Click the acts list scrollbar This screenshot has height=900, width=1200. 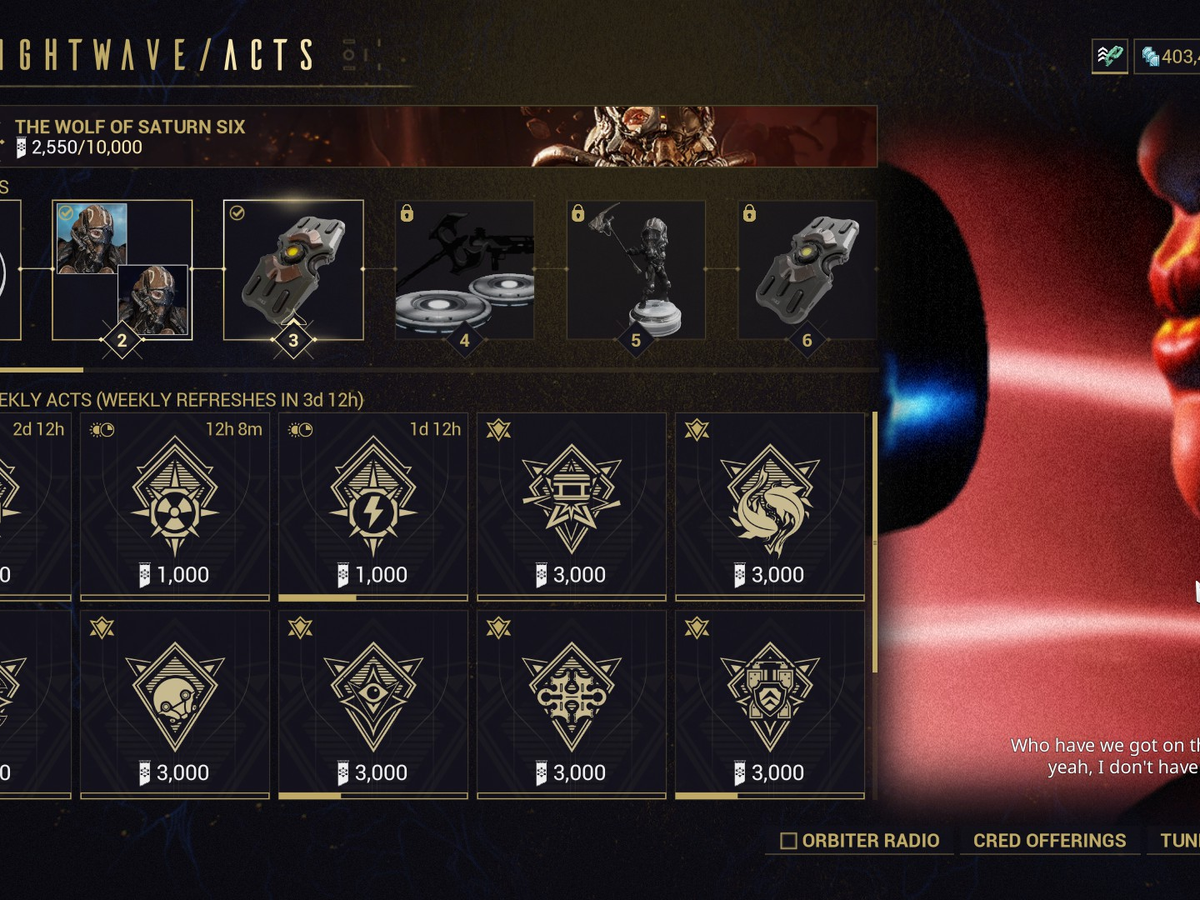pos(876,540)
